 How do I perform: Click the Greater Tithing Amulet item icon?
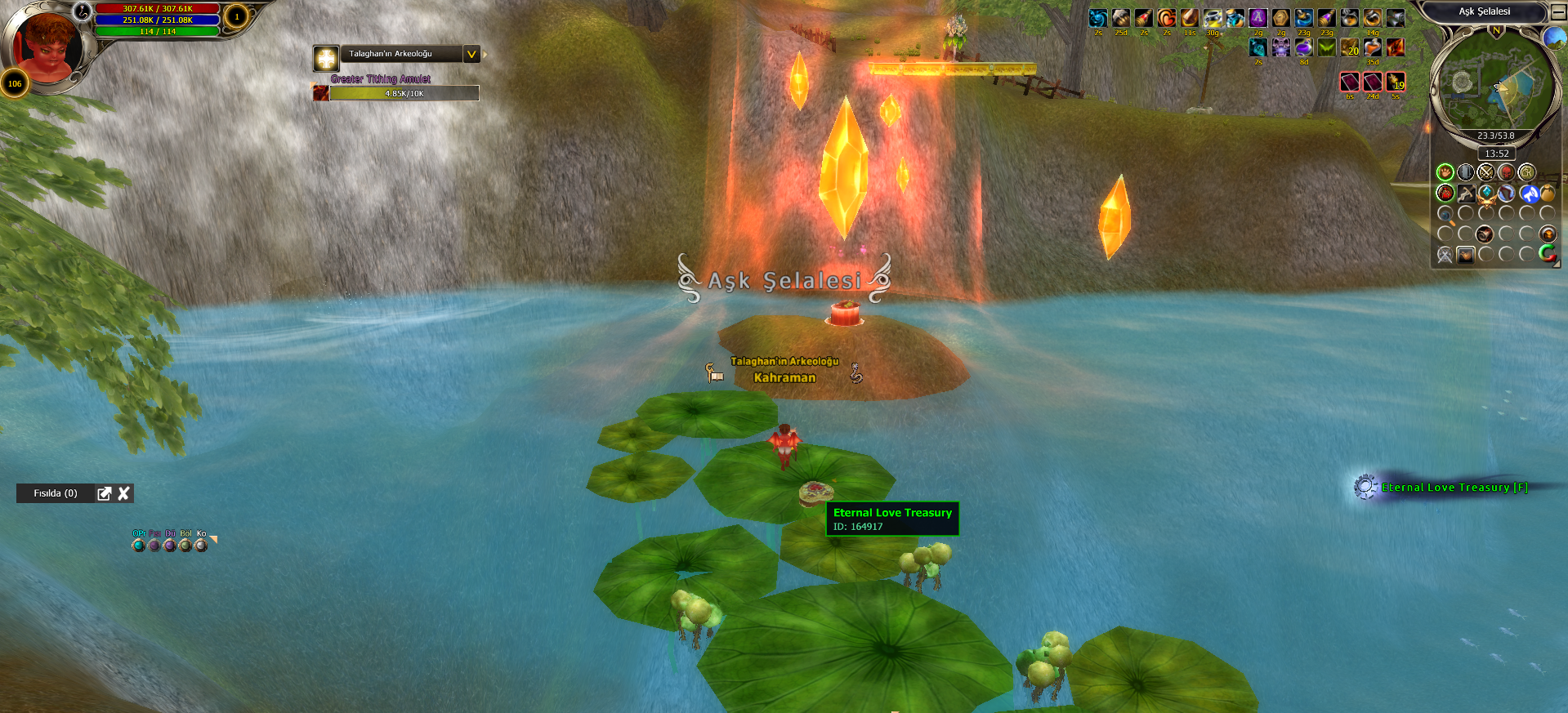321,93
